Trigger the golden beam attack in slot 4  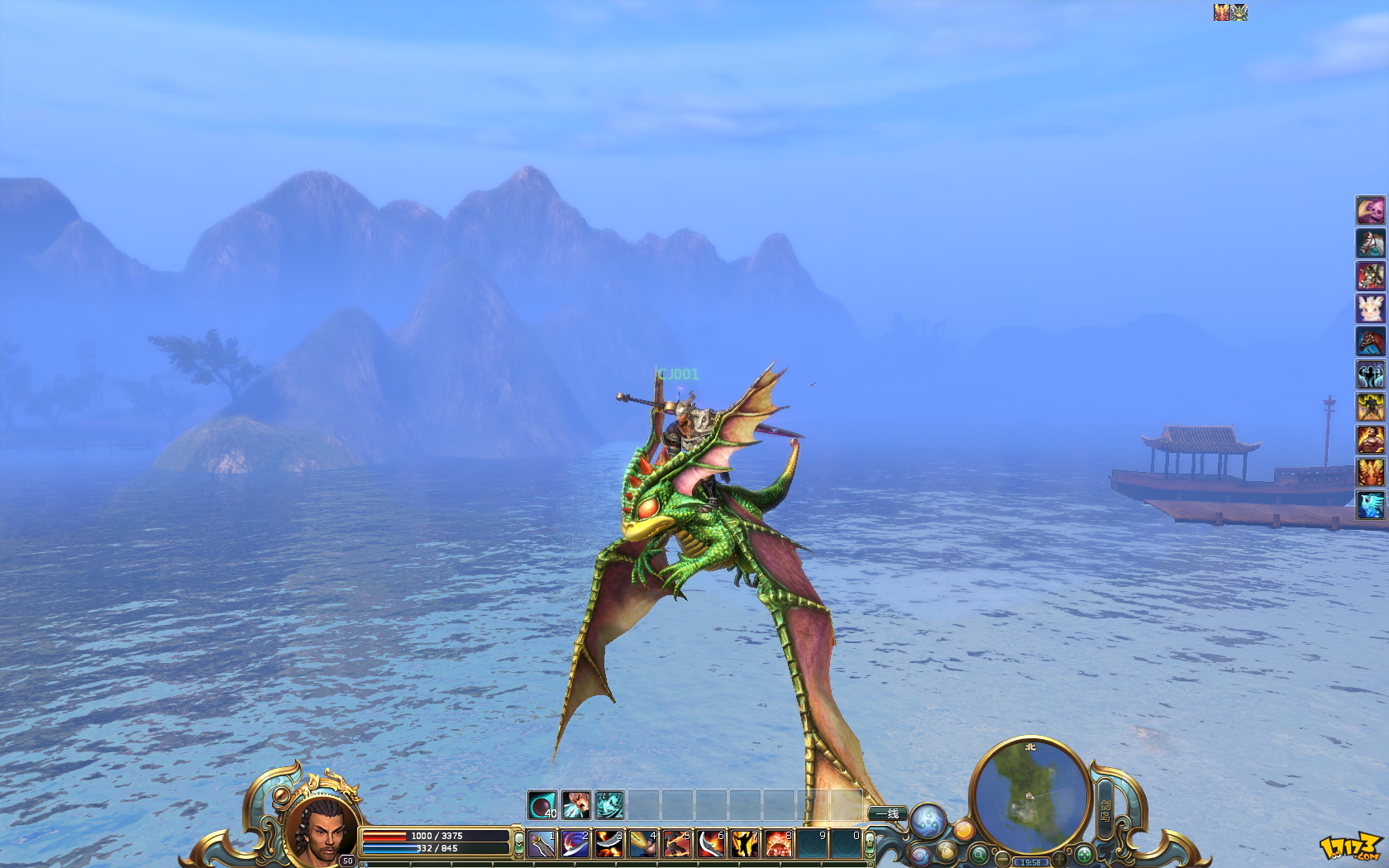click(x=643, y=844)
